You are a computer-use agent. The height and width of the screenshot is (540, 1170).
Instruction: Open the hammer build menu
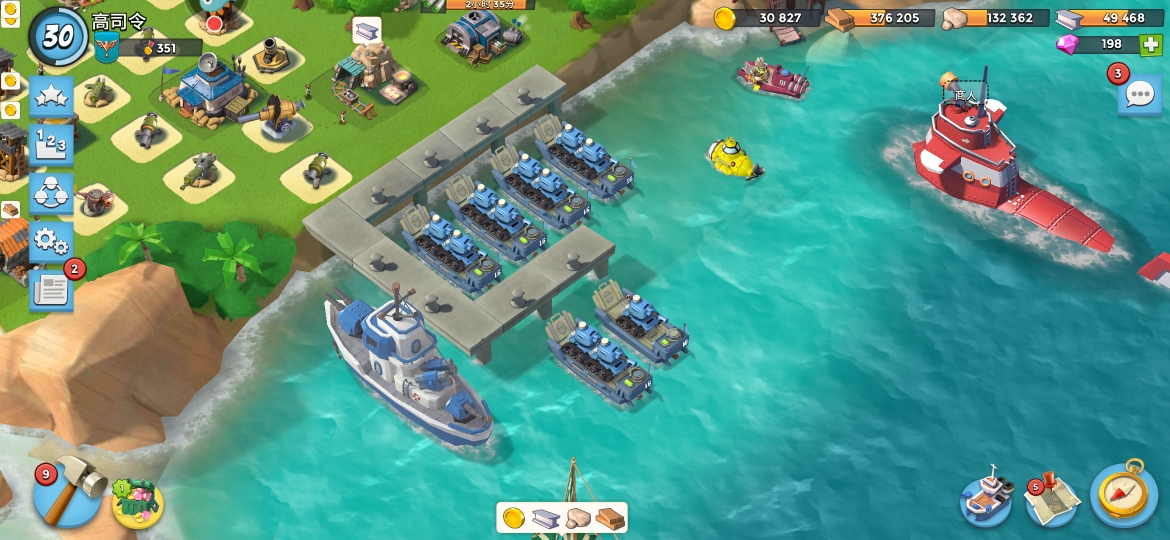click(68, 492)
